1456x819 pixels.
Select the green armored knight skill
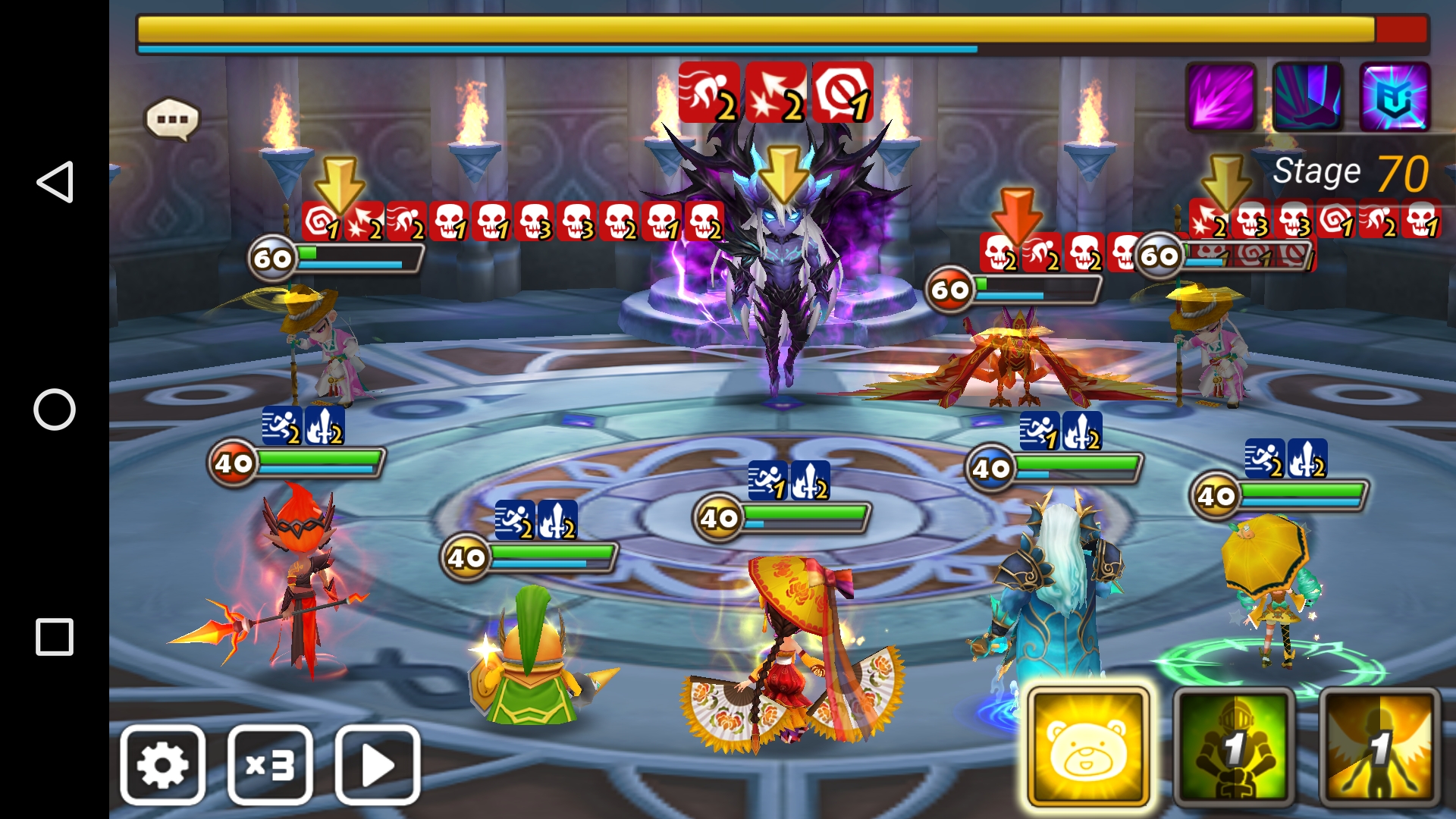tap(1234, 748)
